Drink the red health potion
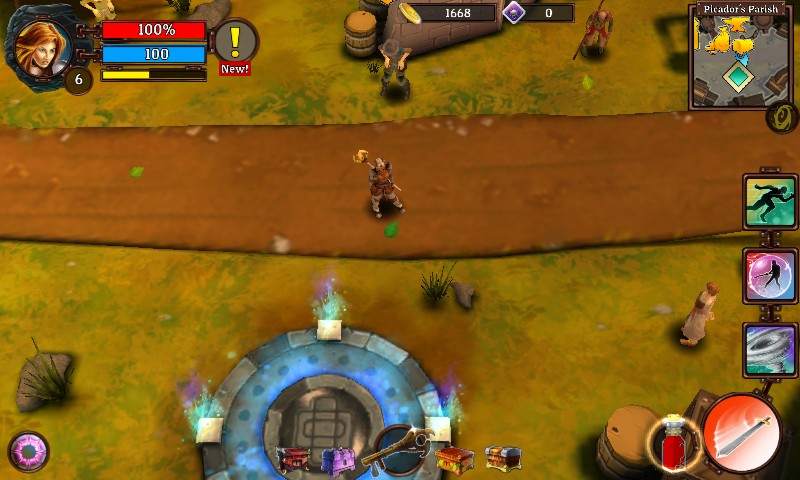 671,441
